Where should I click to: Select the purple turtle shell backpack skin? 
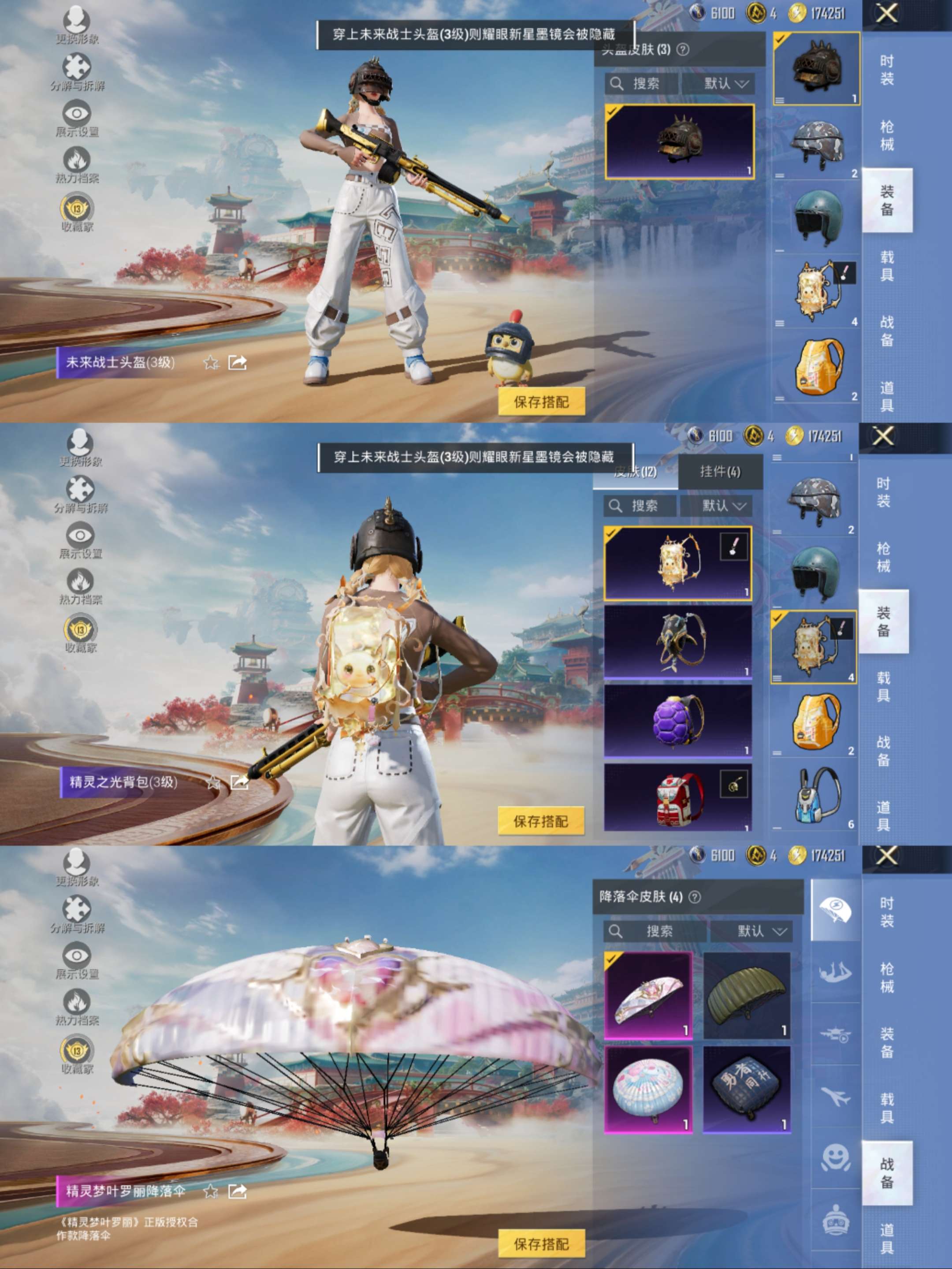click(677, 720)
